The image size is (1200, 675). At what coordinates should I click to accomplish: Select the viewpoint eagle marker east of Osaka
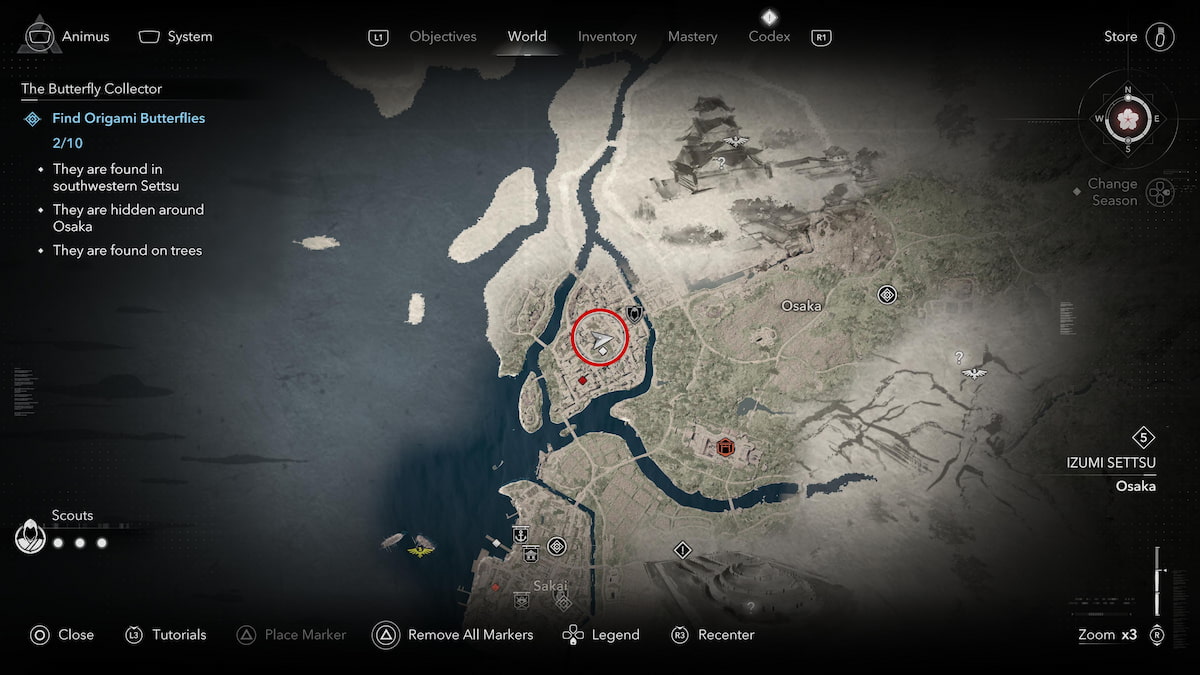(x=973, y=374)
